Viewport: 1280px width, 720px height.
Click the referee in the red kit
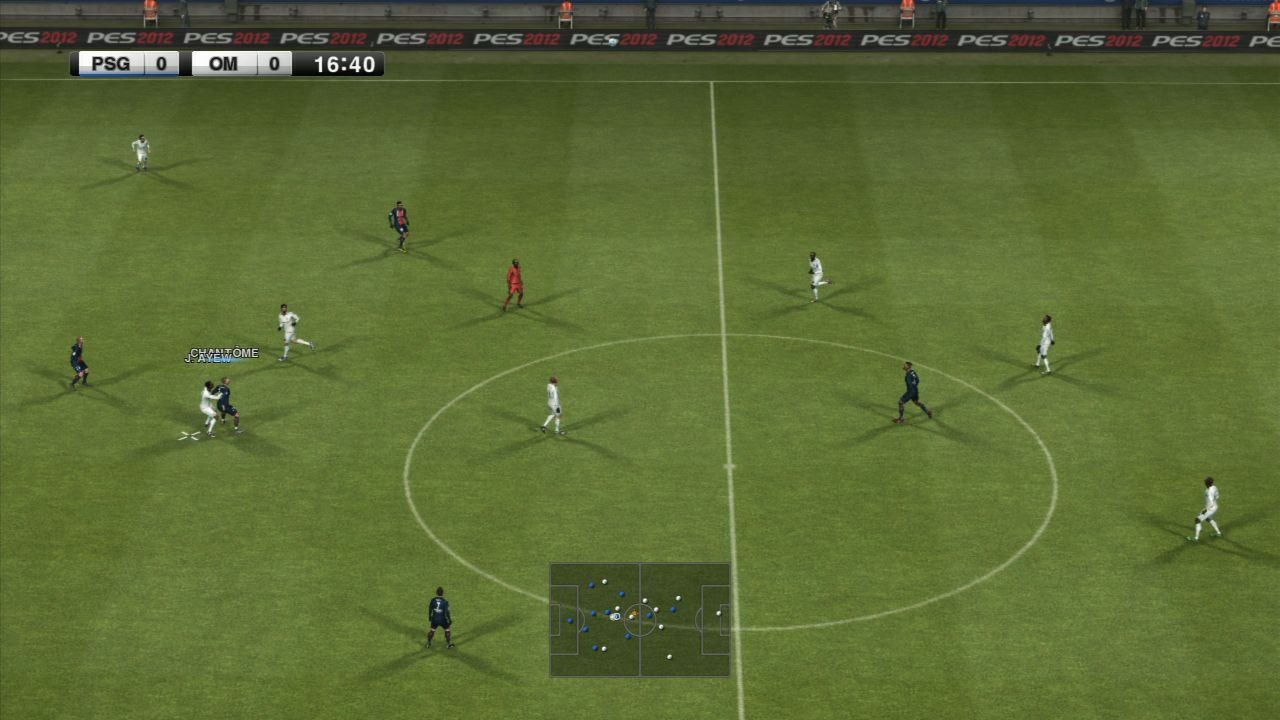pyautogui.click(x=514, y=280)
